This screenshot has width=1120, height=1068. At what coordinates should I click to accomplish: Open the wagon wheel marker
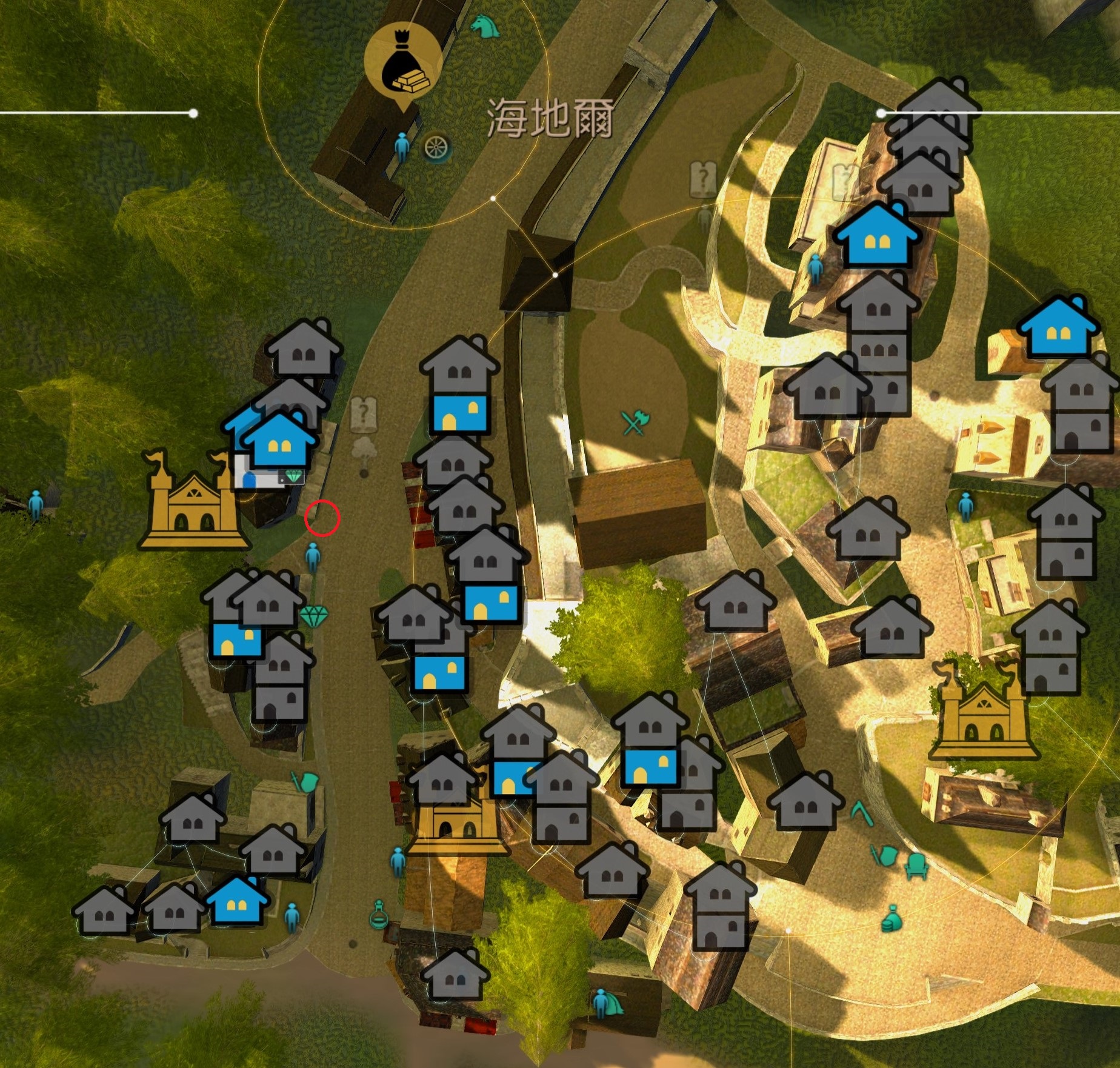coord(436,147)
